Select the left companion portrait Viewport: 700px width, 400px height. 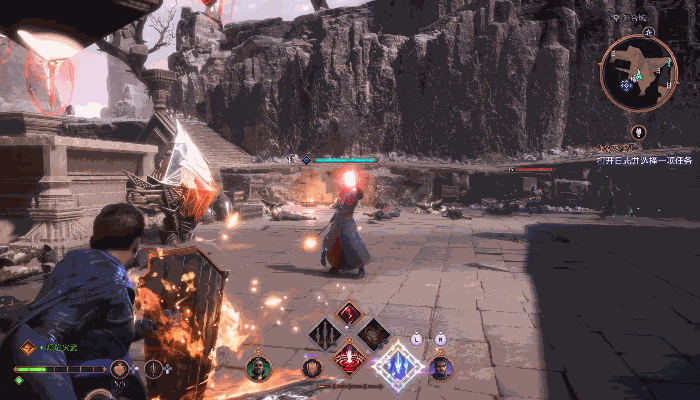[x=258, y=368]
